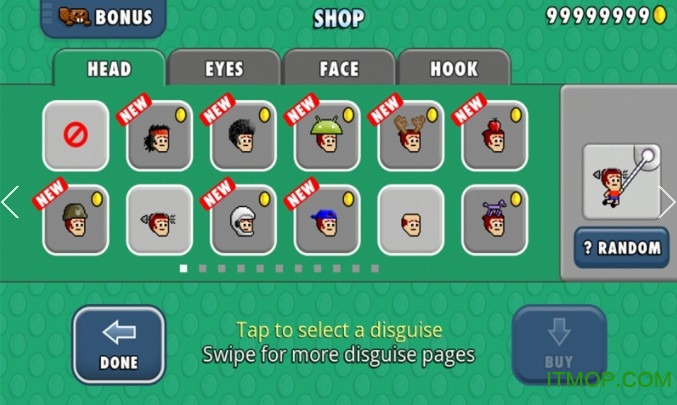
Task: Select the black mullet headband disguise
Action: [x=160, y=135]
